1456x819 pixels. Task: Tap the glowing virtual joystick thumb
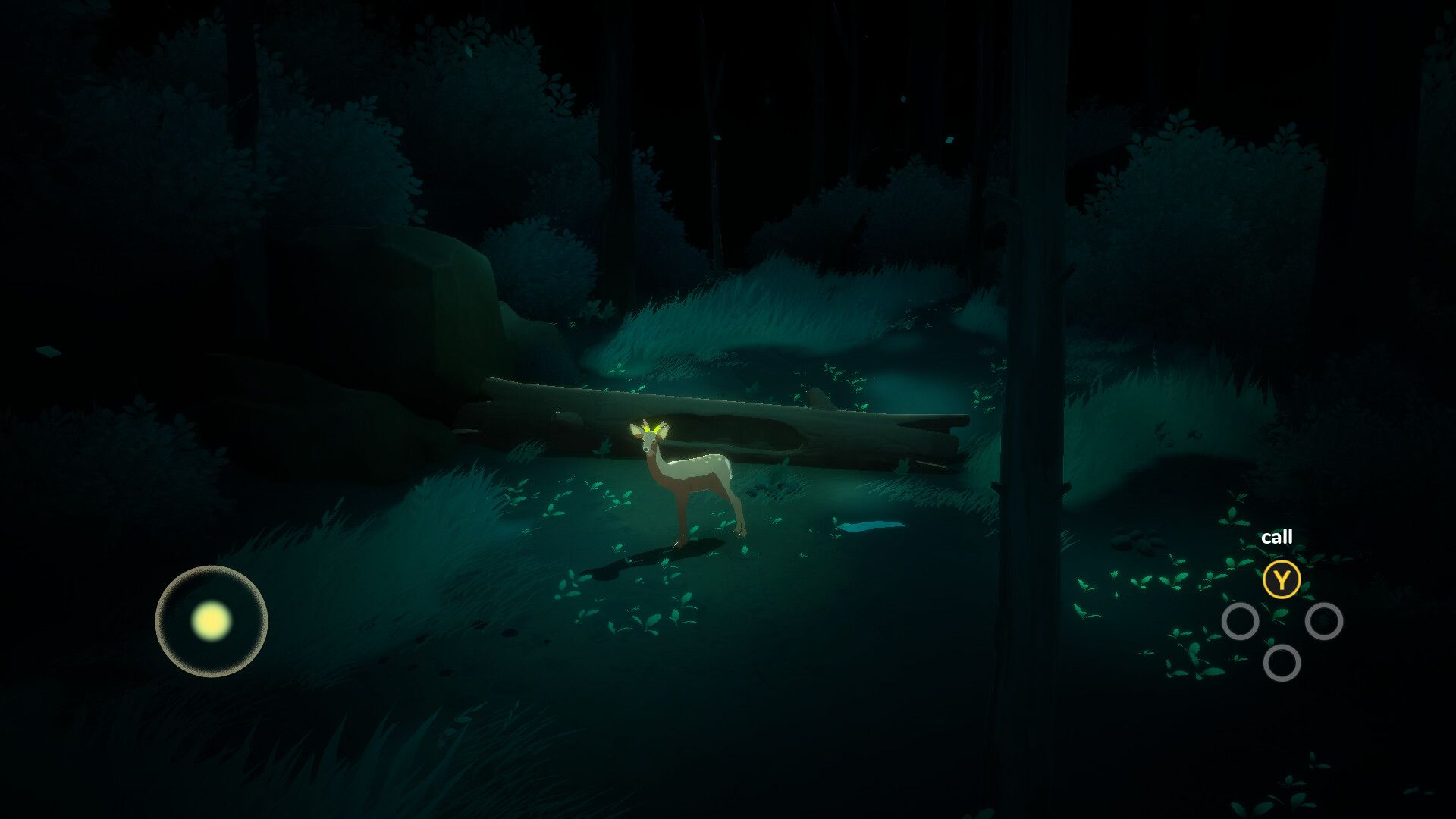(211, 621)
